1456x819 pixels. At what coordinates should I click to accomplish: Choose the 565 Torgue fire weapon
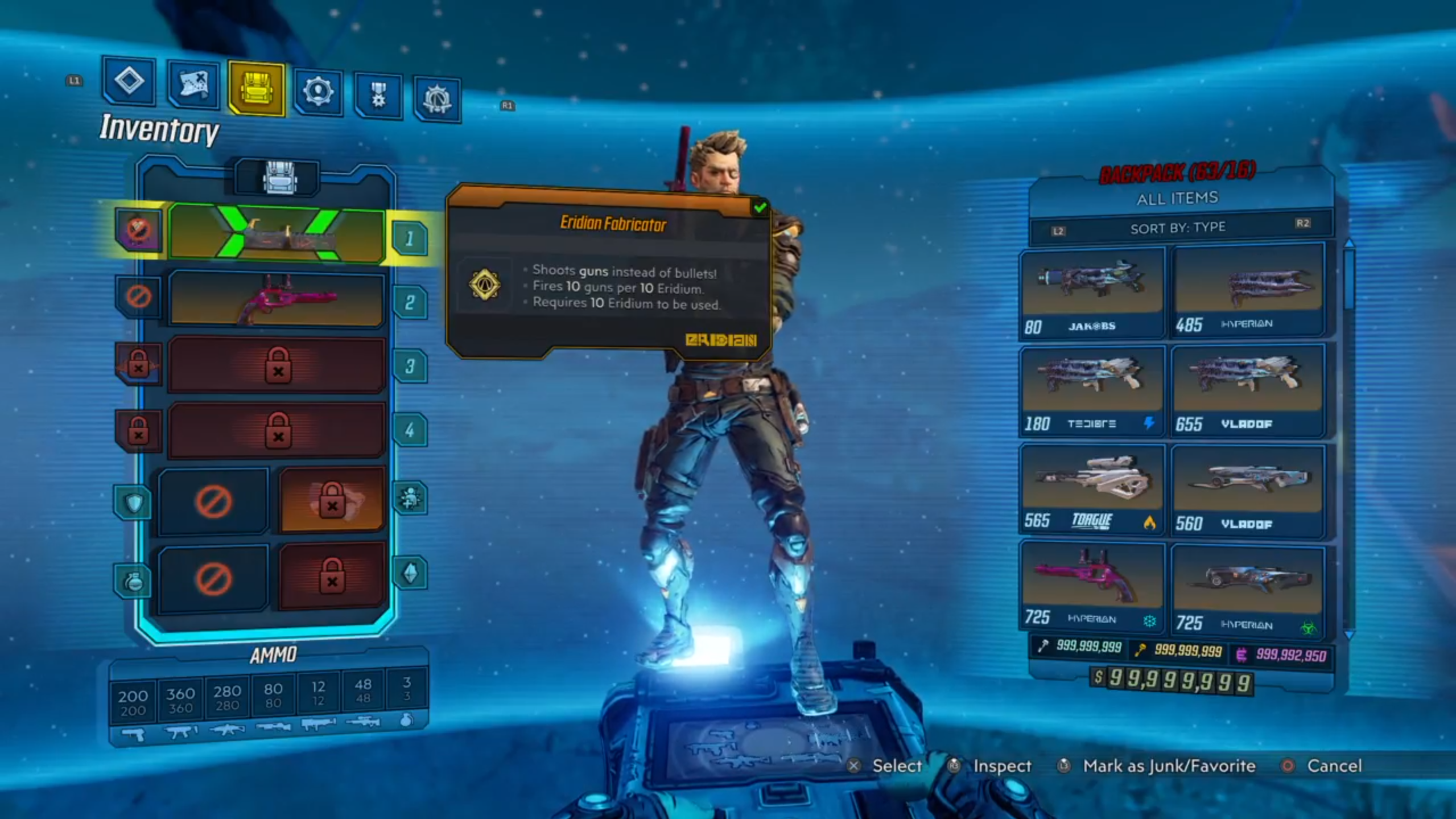1091,489
